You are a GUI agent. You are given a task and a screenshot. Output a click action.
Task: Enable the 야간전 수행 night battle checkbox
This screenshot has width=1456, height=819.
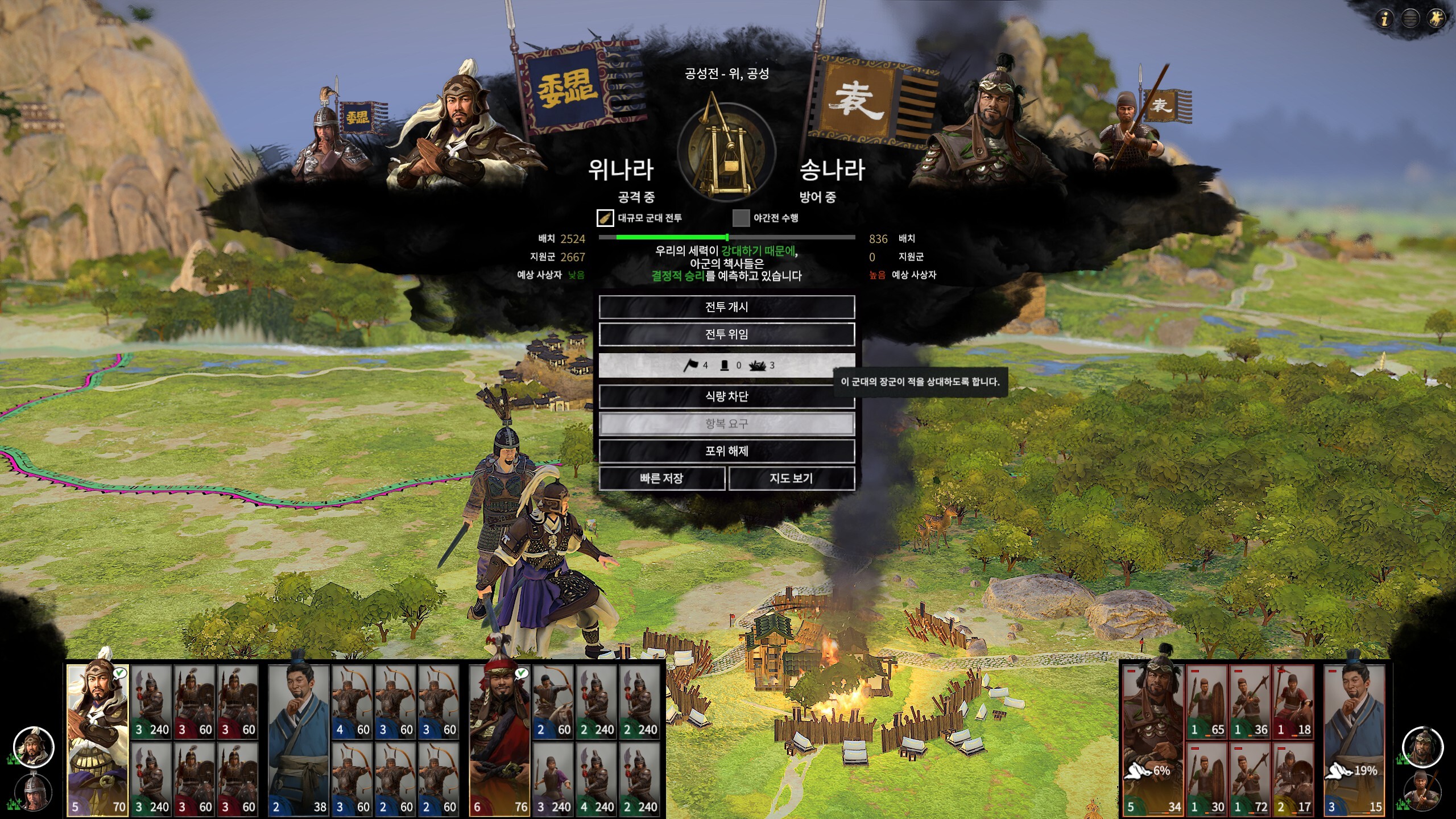tap(741, 218)
